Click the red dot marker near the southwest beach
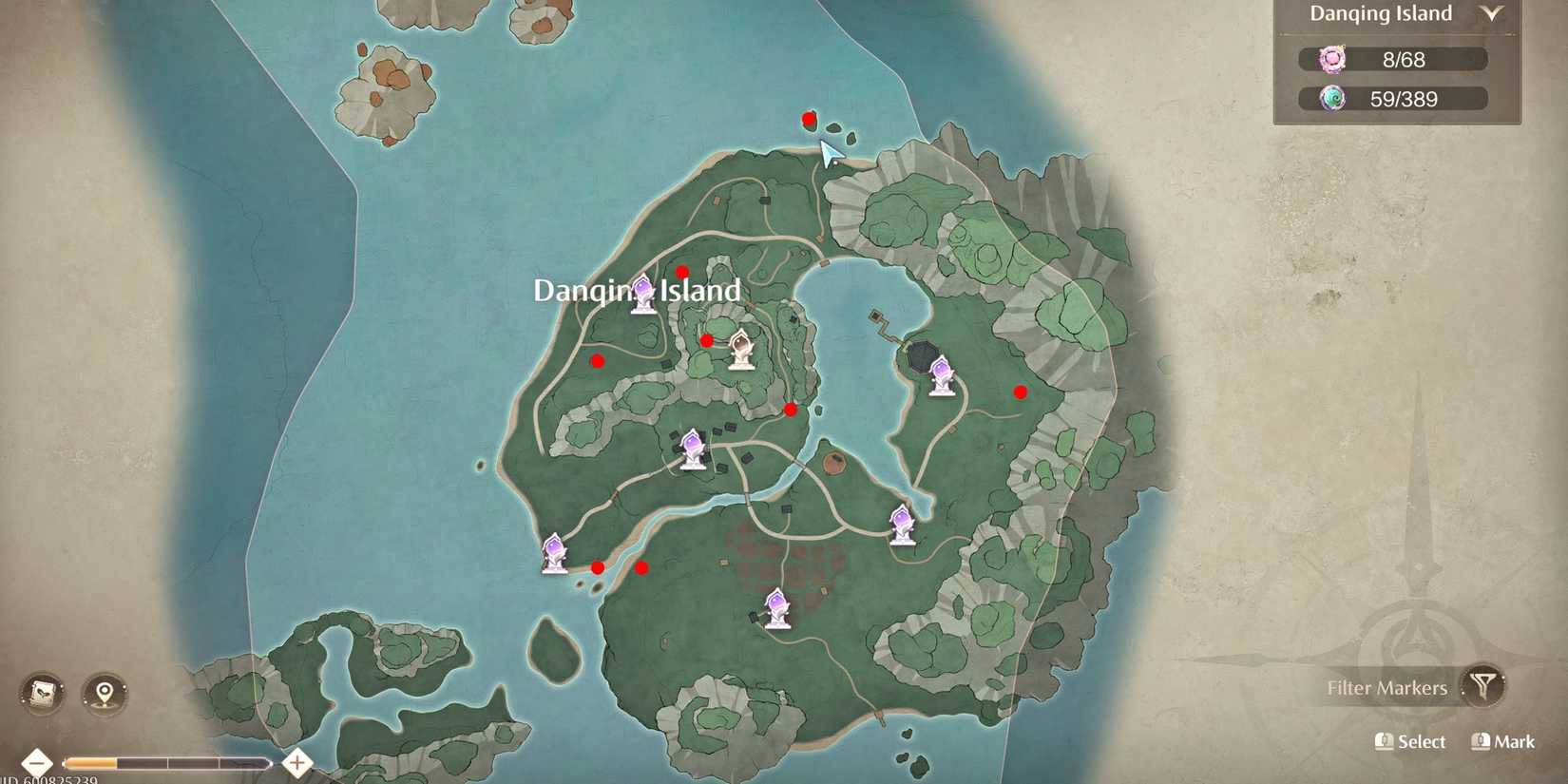 coord(597,566)
